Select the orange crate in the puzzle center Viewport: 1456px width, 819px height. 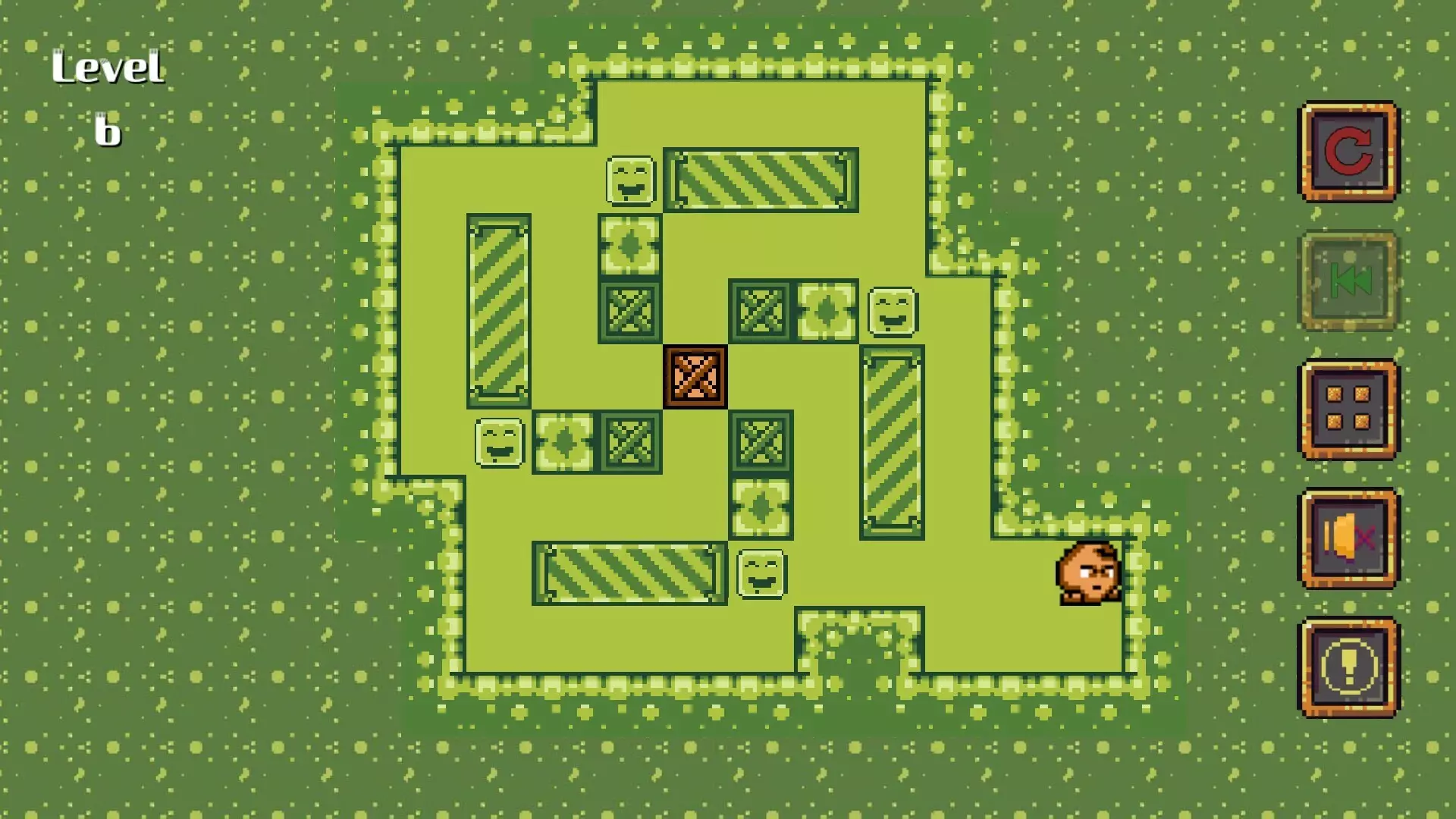point(694,377)
